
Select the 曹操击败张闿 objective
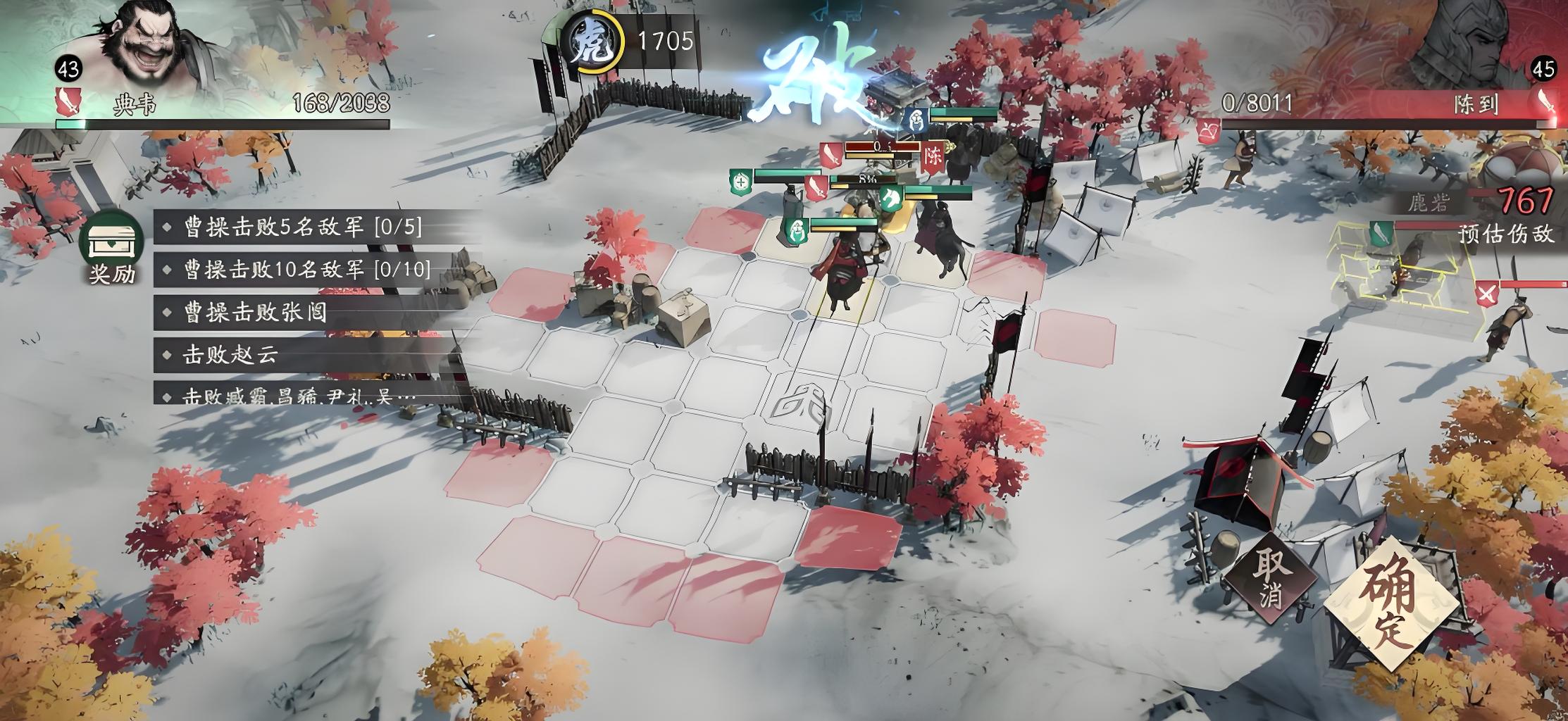(x=255, y=312)
